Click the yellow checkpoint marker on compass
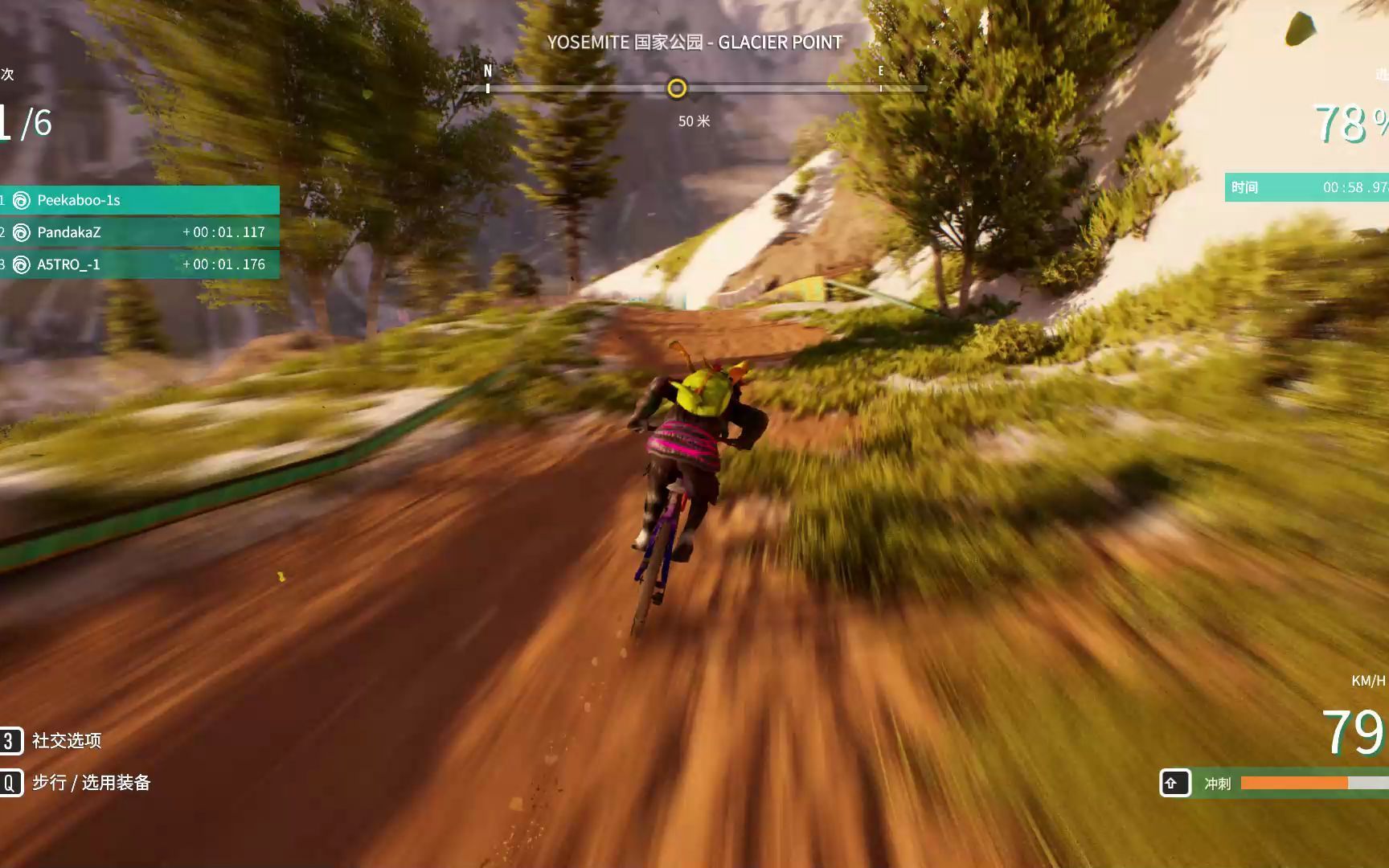This screenshot has height=868, width=1389. [677, 88]
